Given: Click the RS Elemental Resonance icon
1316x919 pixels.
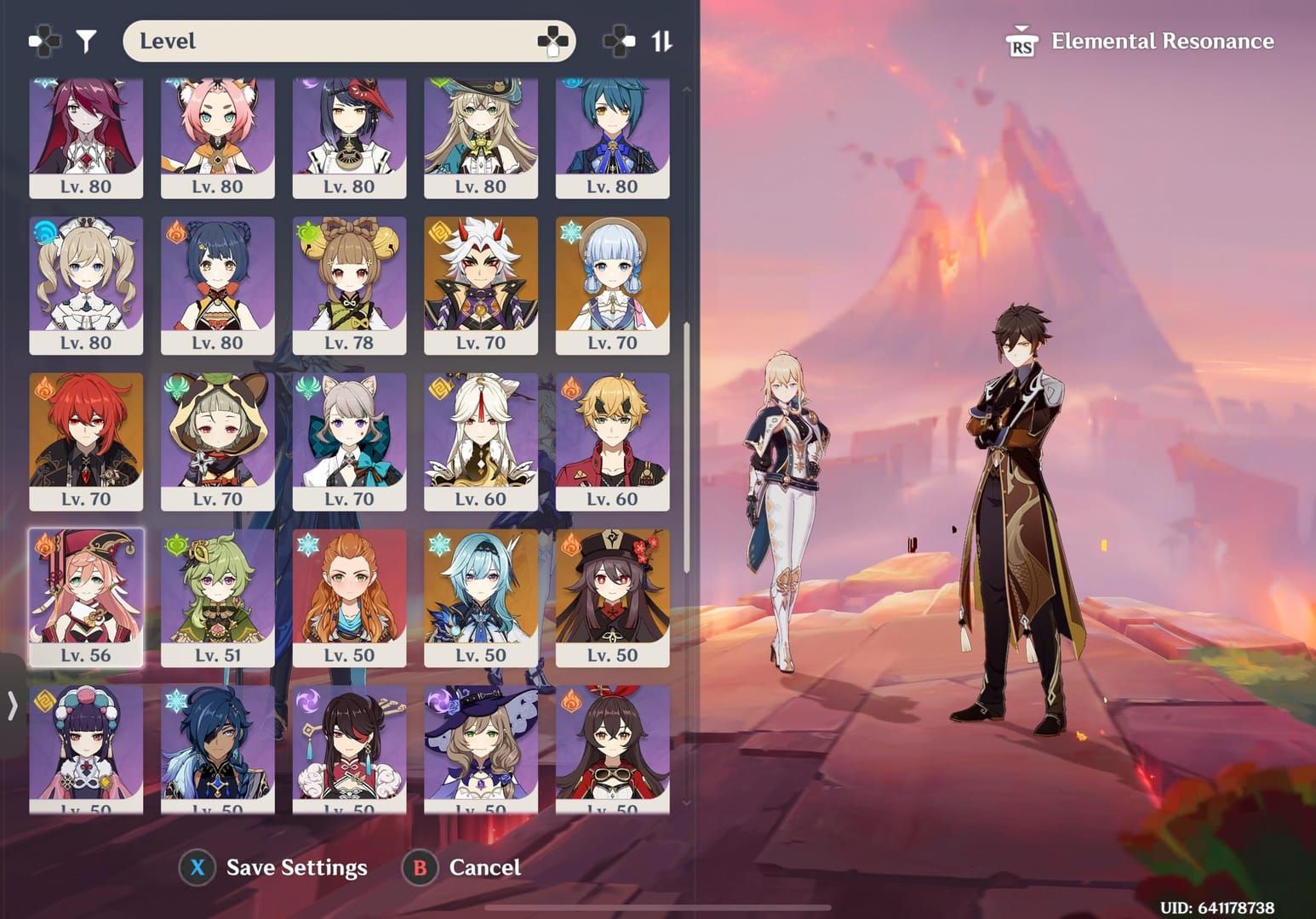Looking at the screenshot, I should point(1024,41).
